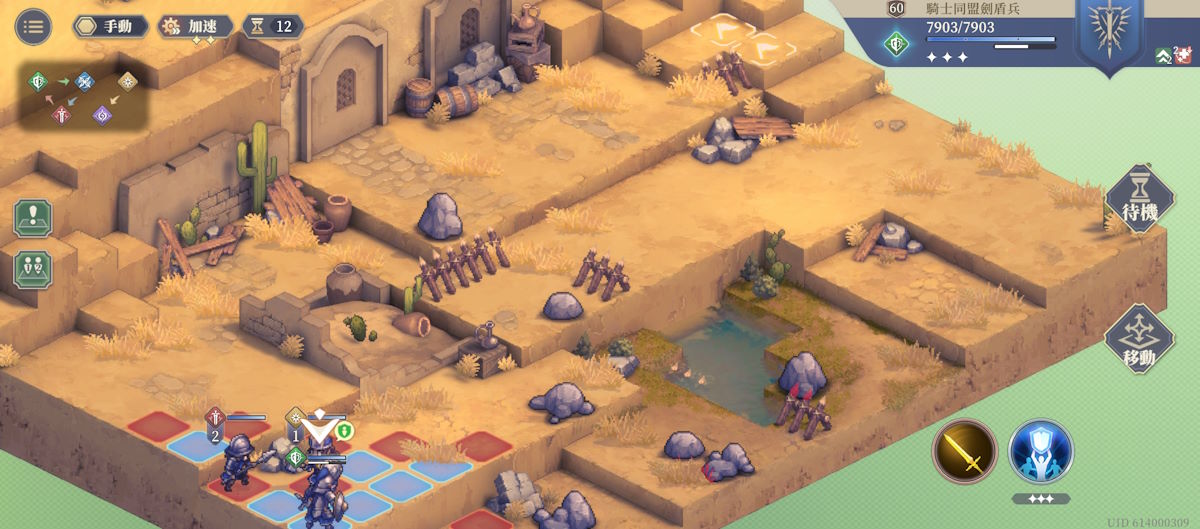Use the golden sword attack skill

pos(965,451)
